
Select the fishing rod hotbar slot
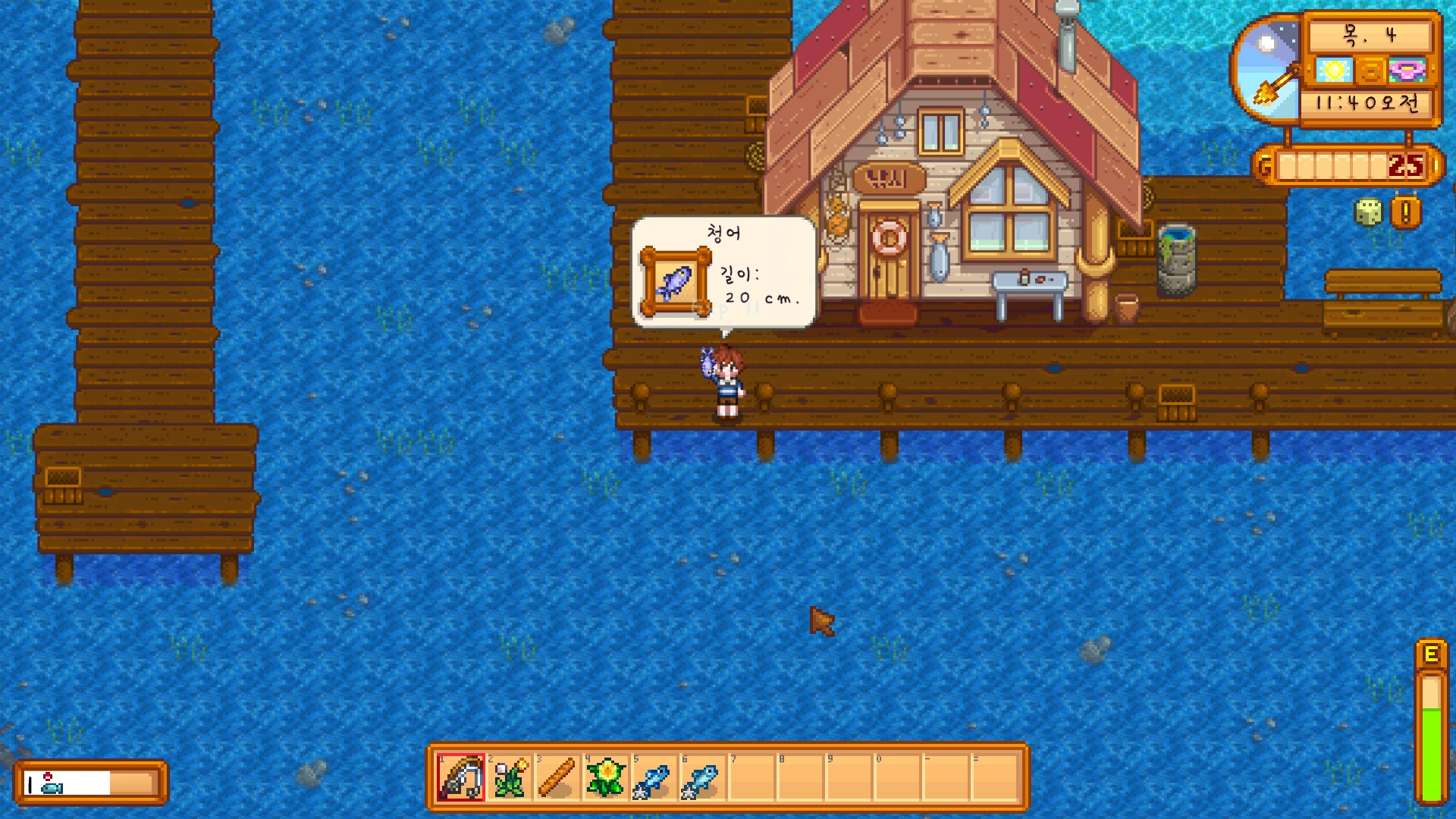coord(460,778)
